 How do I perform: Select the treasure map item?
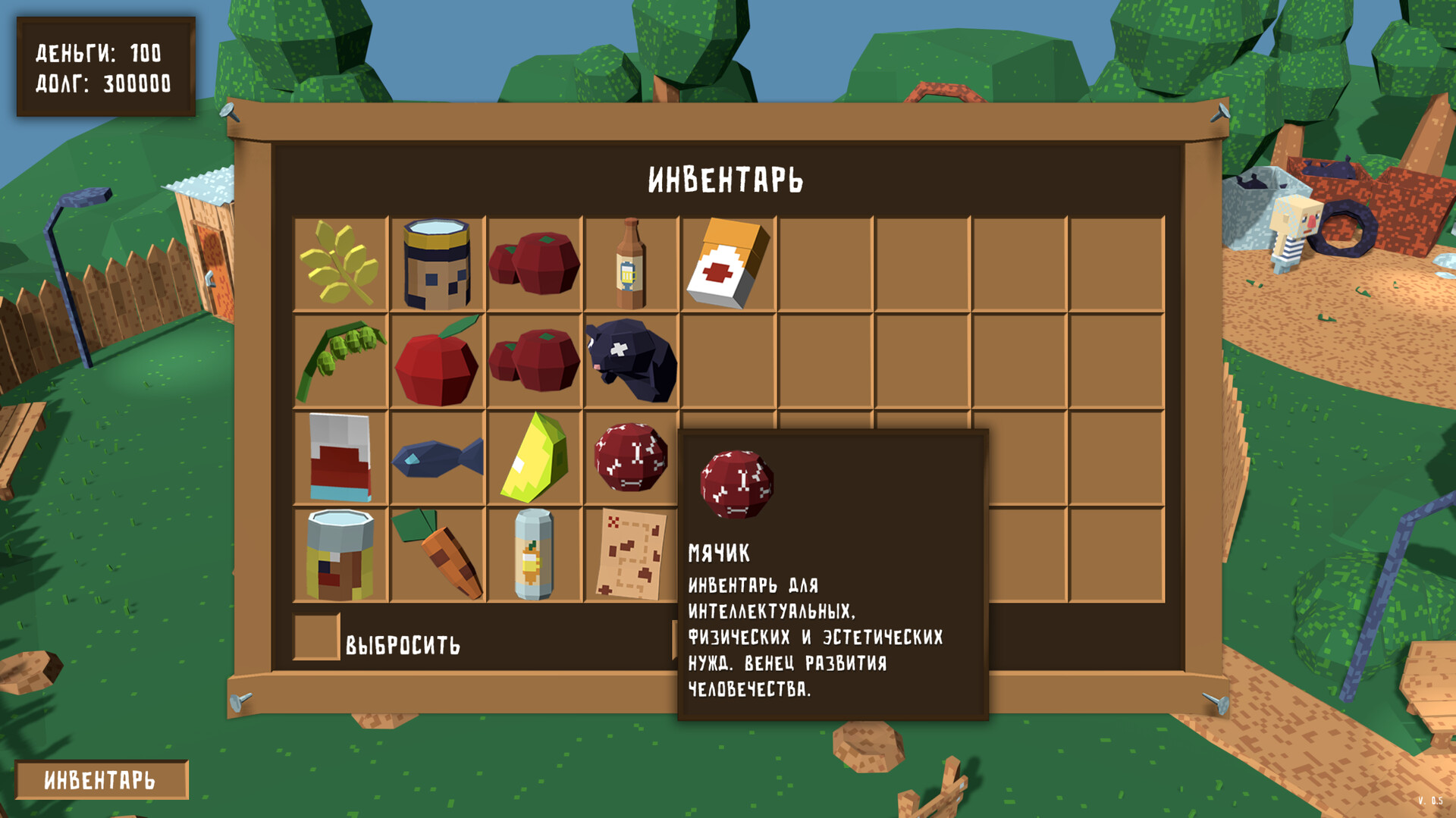coord(631,553)
